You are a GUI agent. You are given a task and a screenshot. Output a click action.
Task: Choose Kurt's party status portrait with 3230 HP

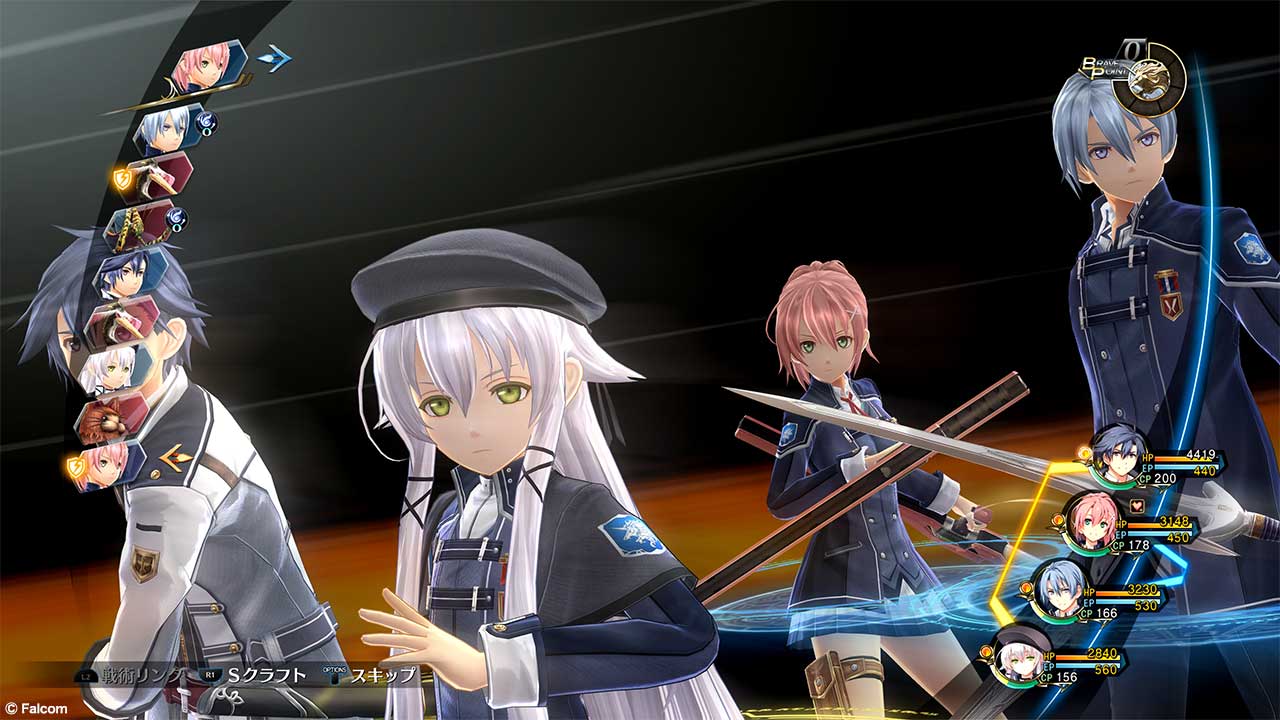point(1058,585)
